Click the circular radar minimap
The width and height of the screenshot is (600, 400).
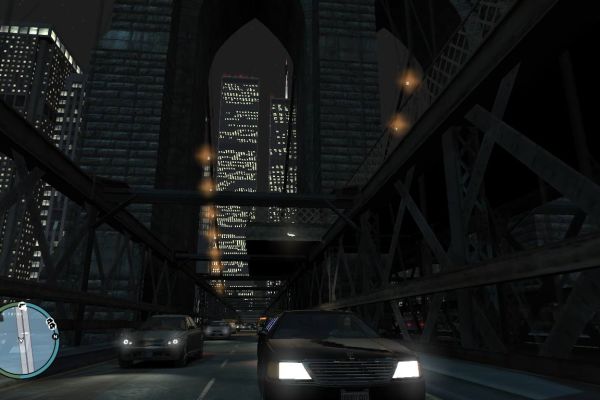[x=22, y=339]
